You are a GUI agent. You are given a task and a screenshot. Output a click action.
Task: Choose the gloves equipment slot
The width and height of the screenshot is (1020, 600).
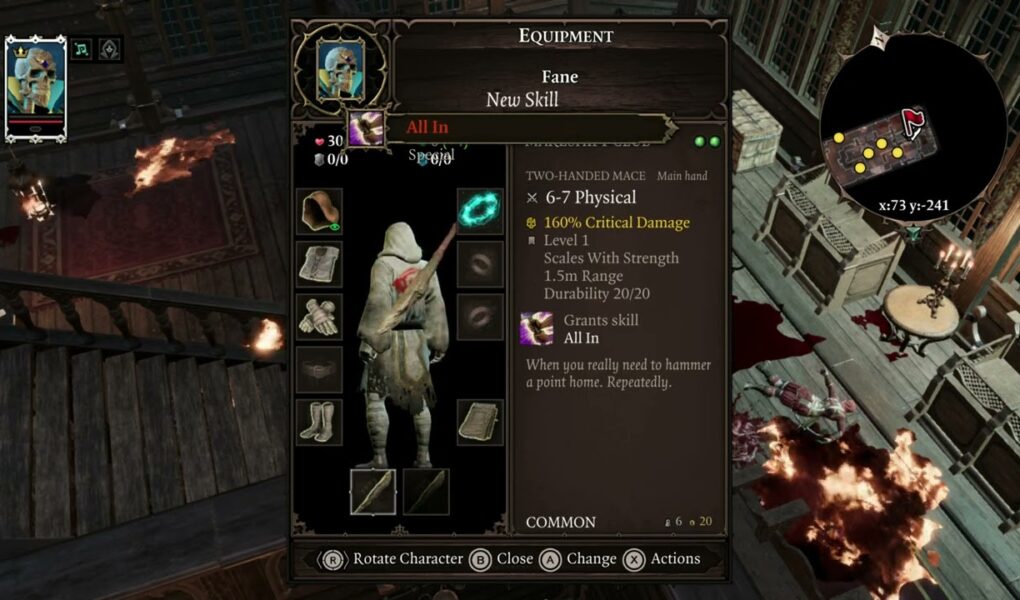pyautogui.click(x=320, y=316)
